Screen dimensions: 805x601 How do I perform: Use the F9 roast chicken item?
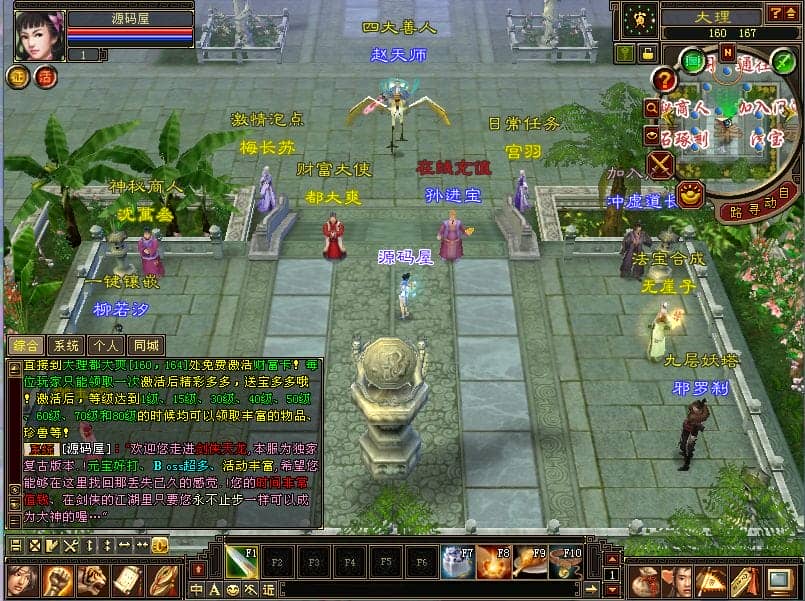(529, 561)
